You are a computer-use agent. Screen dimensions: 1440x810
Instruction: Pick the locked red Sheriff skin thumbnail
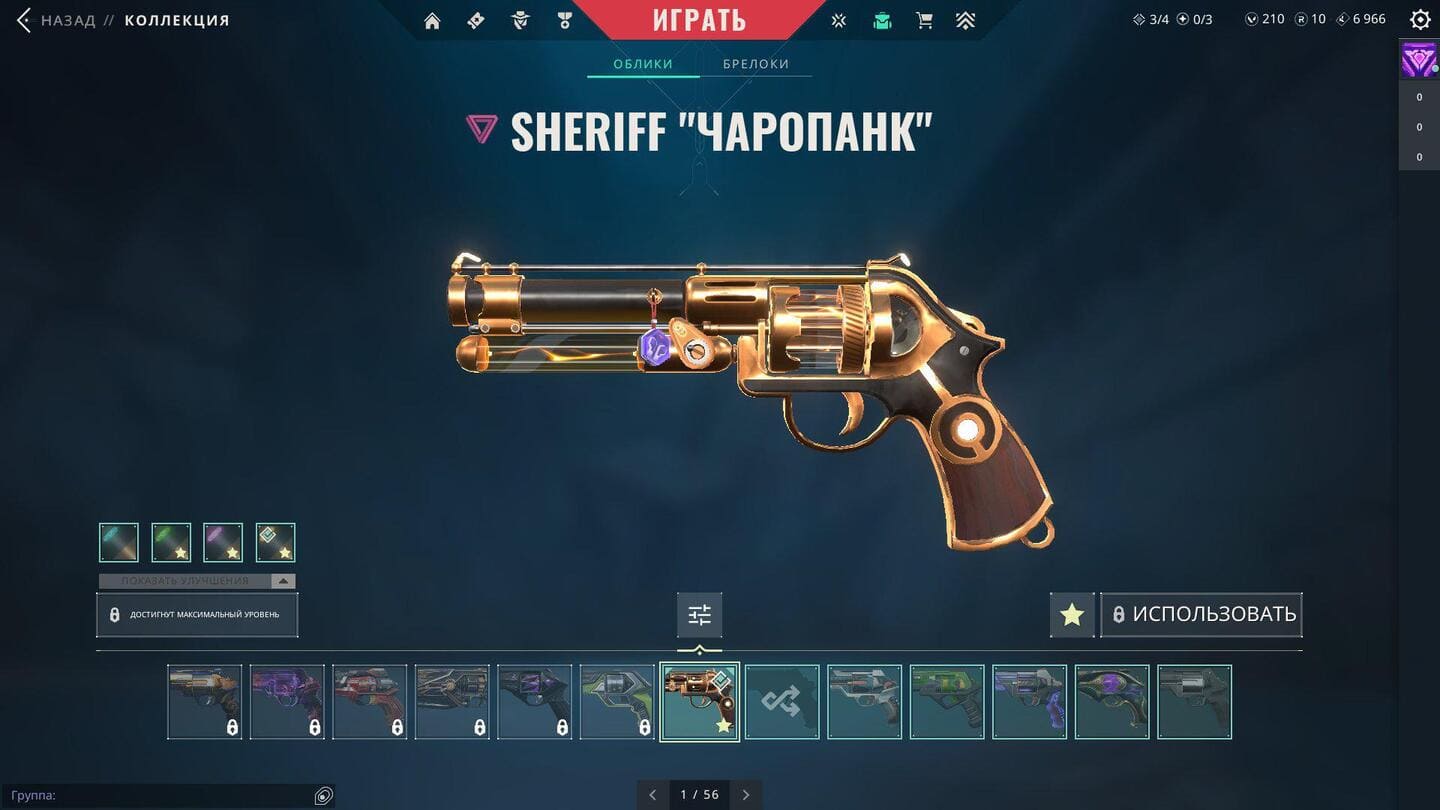tap(369, 702)
